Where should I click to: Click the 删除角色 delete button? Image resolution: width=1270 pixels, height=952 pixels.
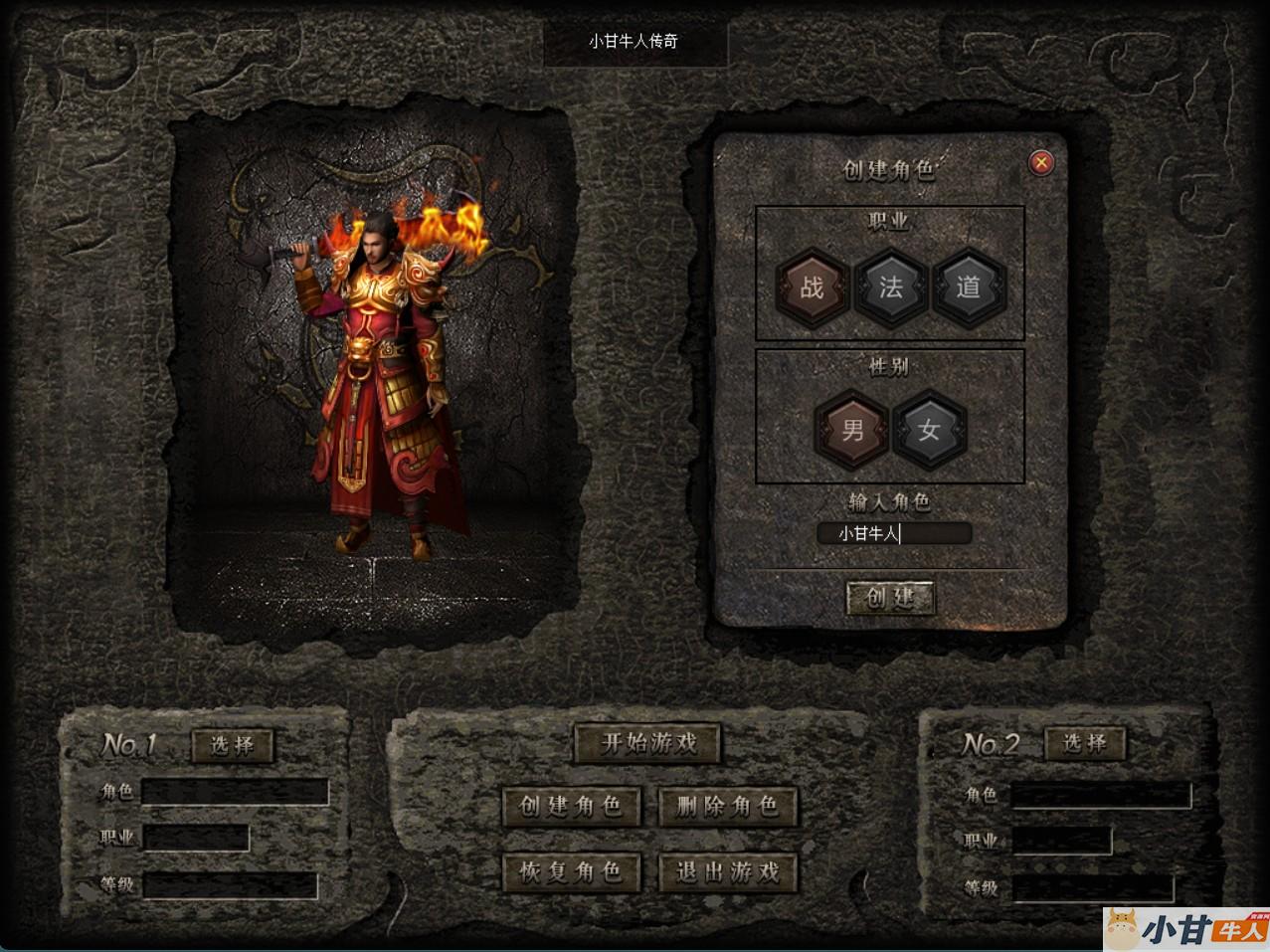point(728,806)
